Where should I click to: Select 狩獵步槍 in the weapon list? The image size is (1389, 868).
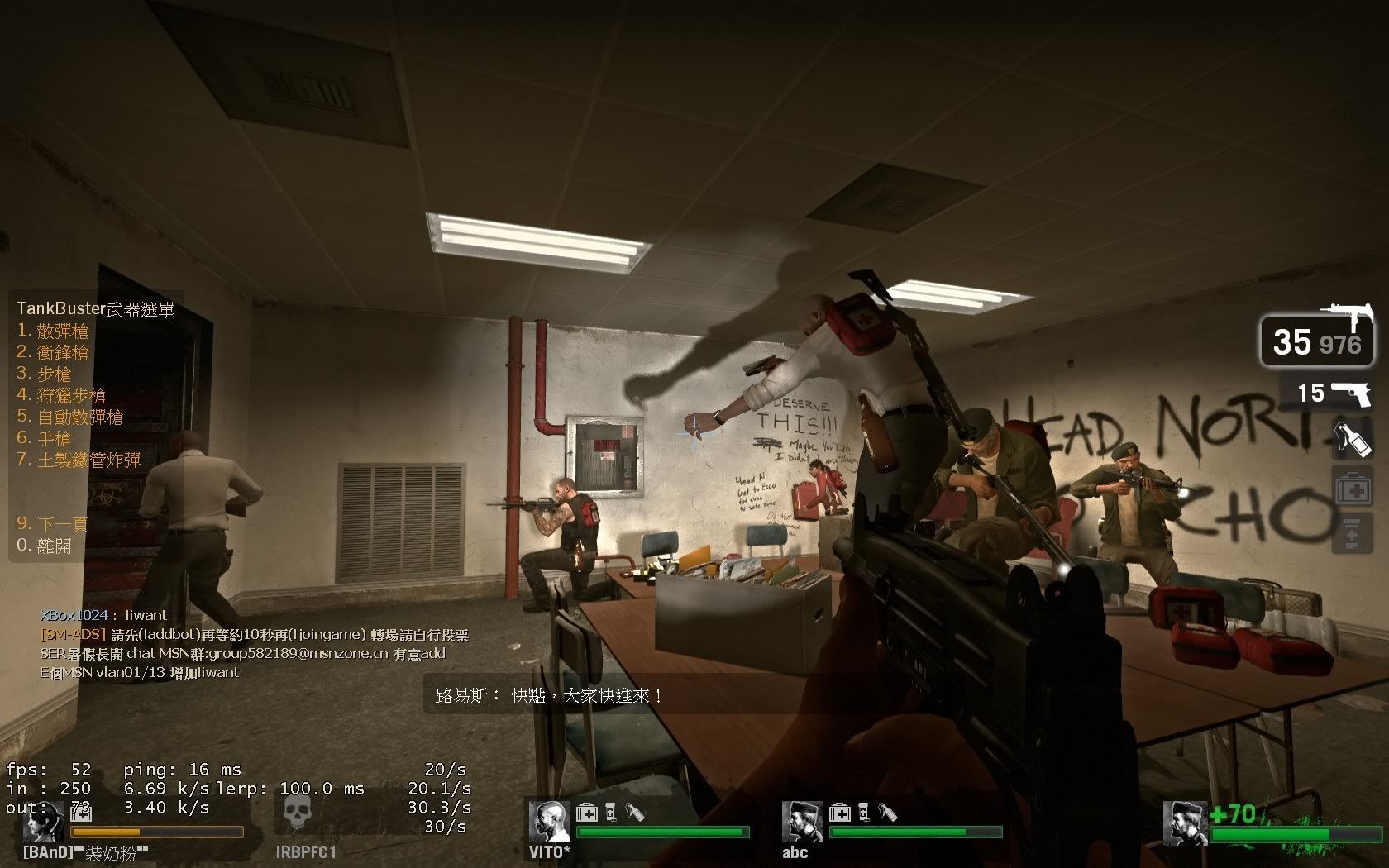(x=62, y=396)
